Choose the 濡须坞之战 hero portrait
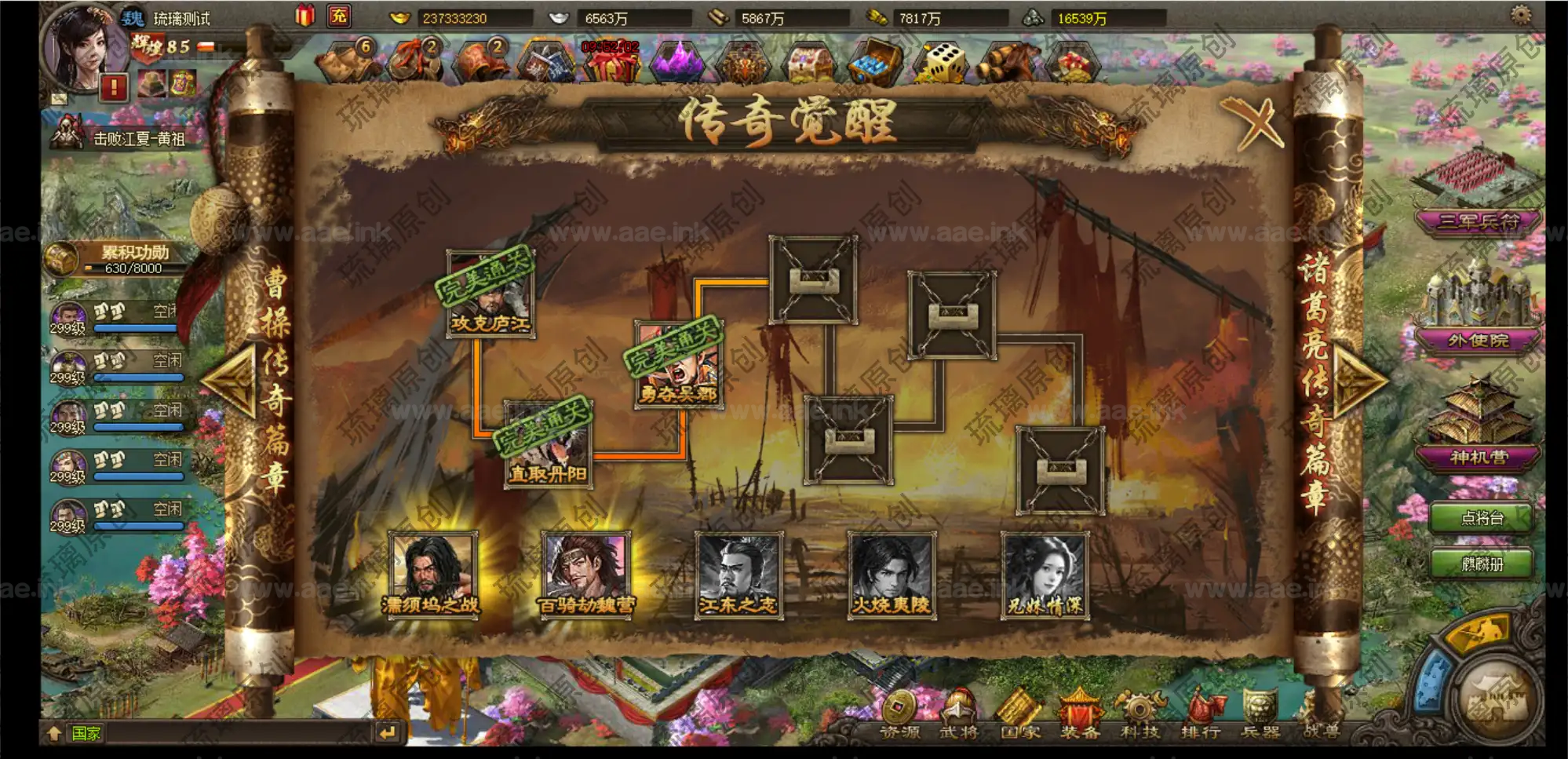The height and width of the screenshot is (759, 1568). [x=431, y=575]
